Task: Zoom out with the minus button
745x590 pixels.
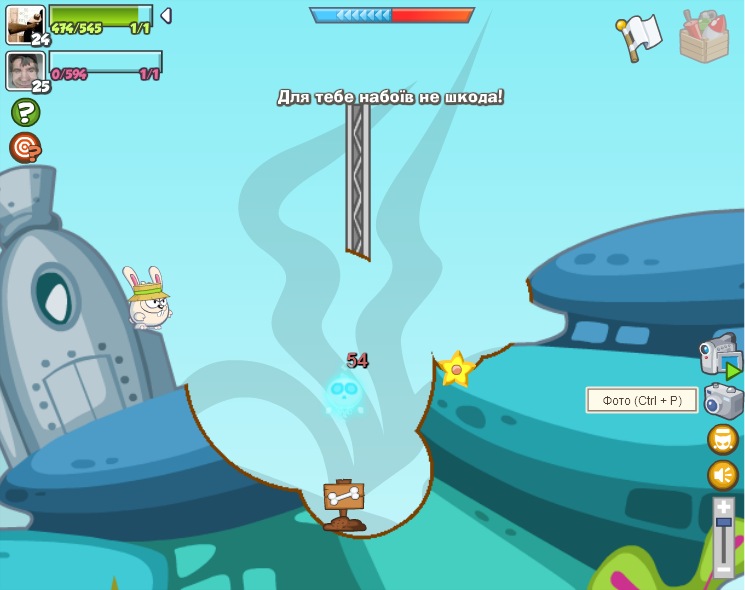Action: click(723, 570)
